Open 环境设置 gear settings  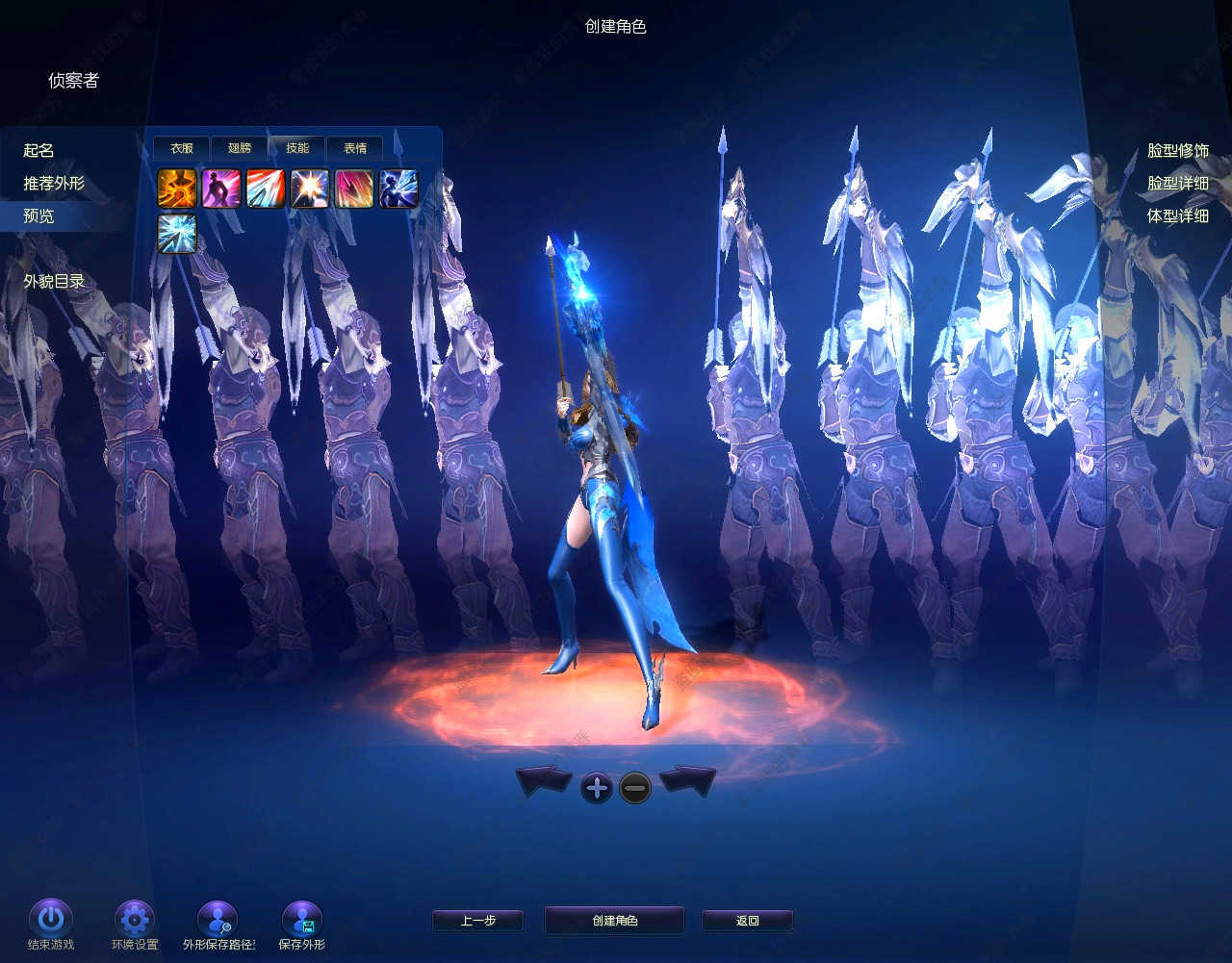(x=135, y=919)
